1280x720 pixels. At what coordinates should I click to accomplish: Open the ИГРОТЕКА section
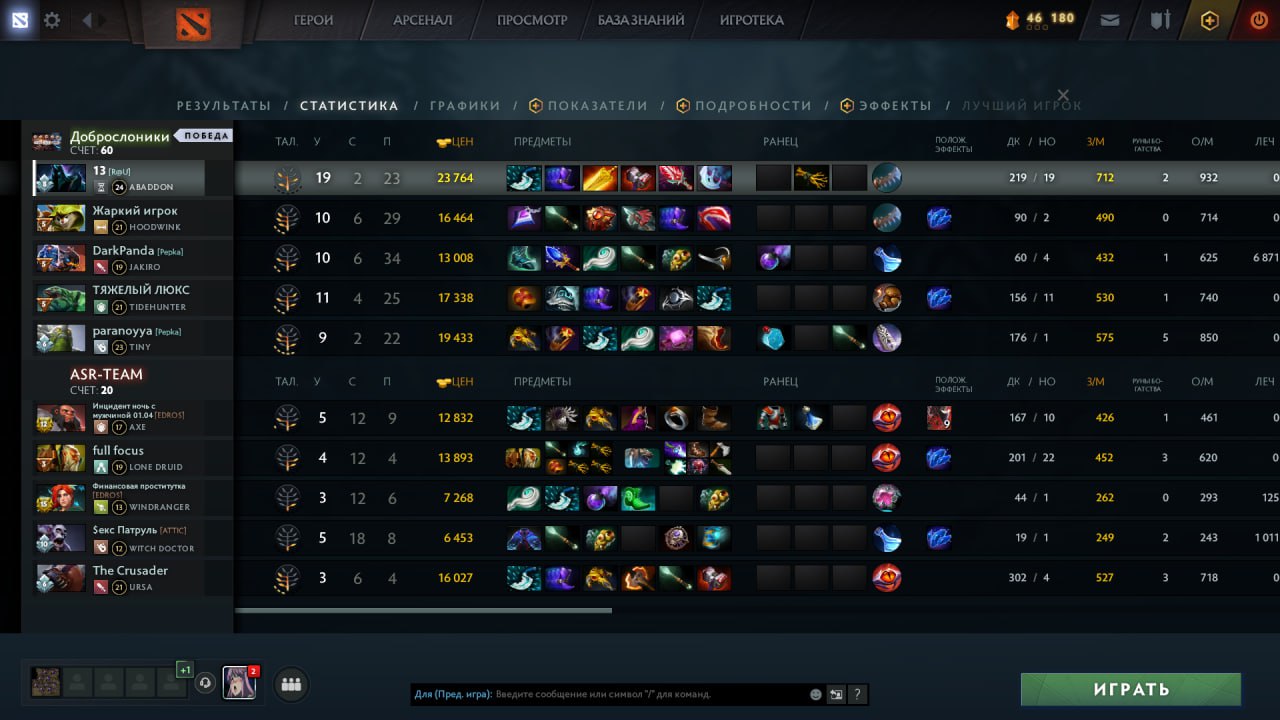click(751, 20)
